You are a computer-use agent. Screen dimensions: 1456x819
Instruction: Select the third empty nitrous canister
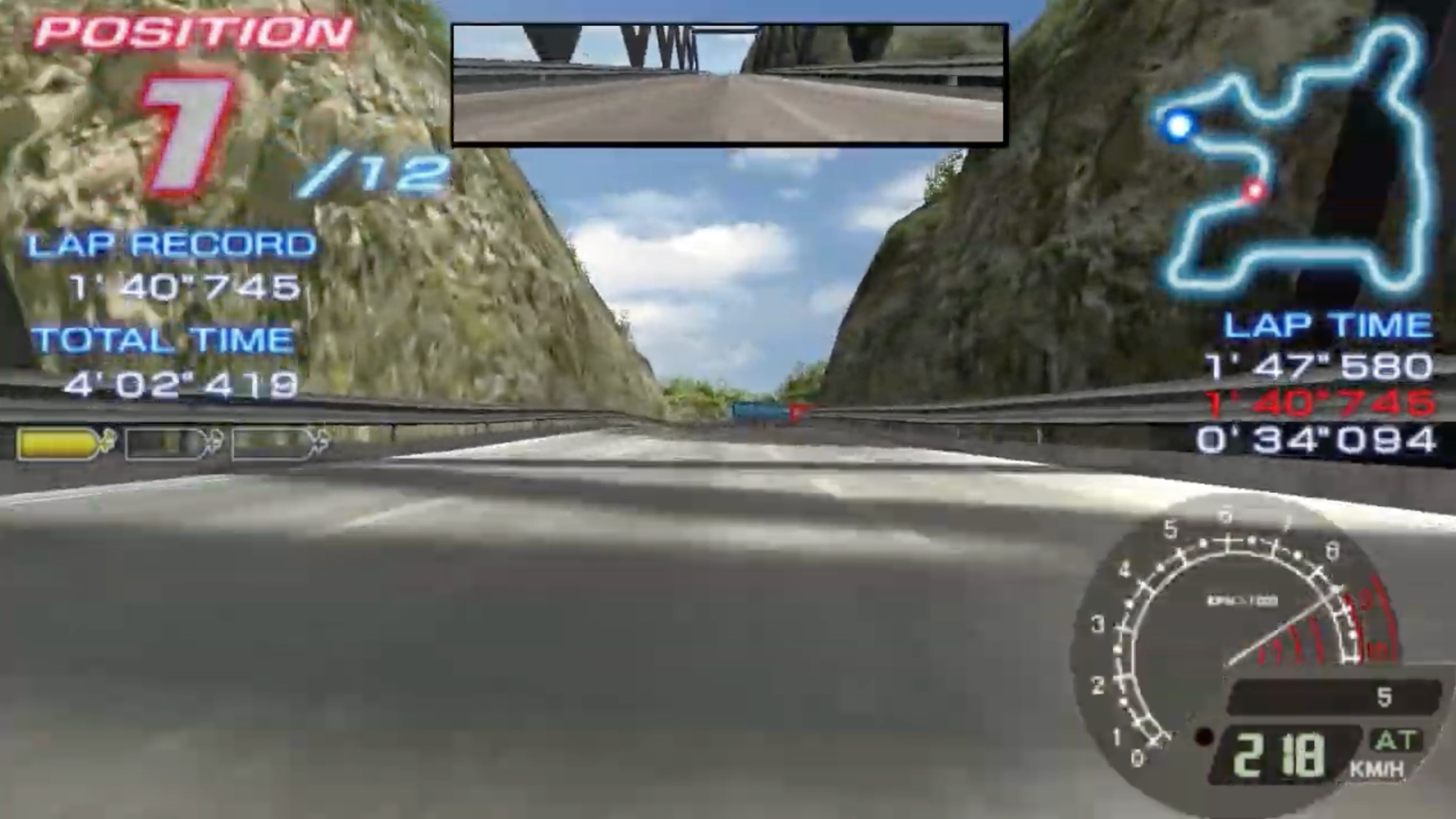point(271,444)
